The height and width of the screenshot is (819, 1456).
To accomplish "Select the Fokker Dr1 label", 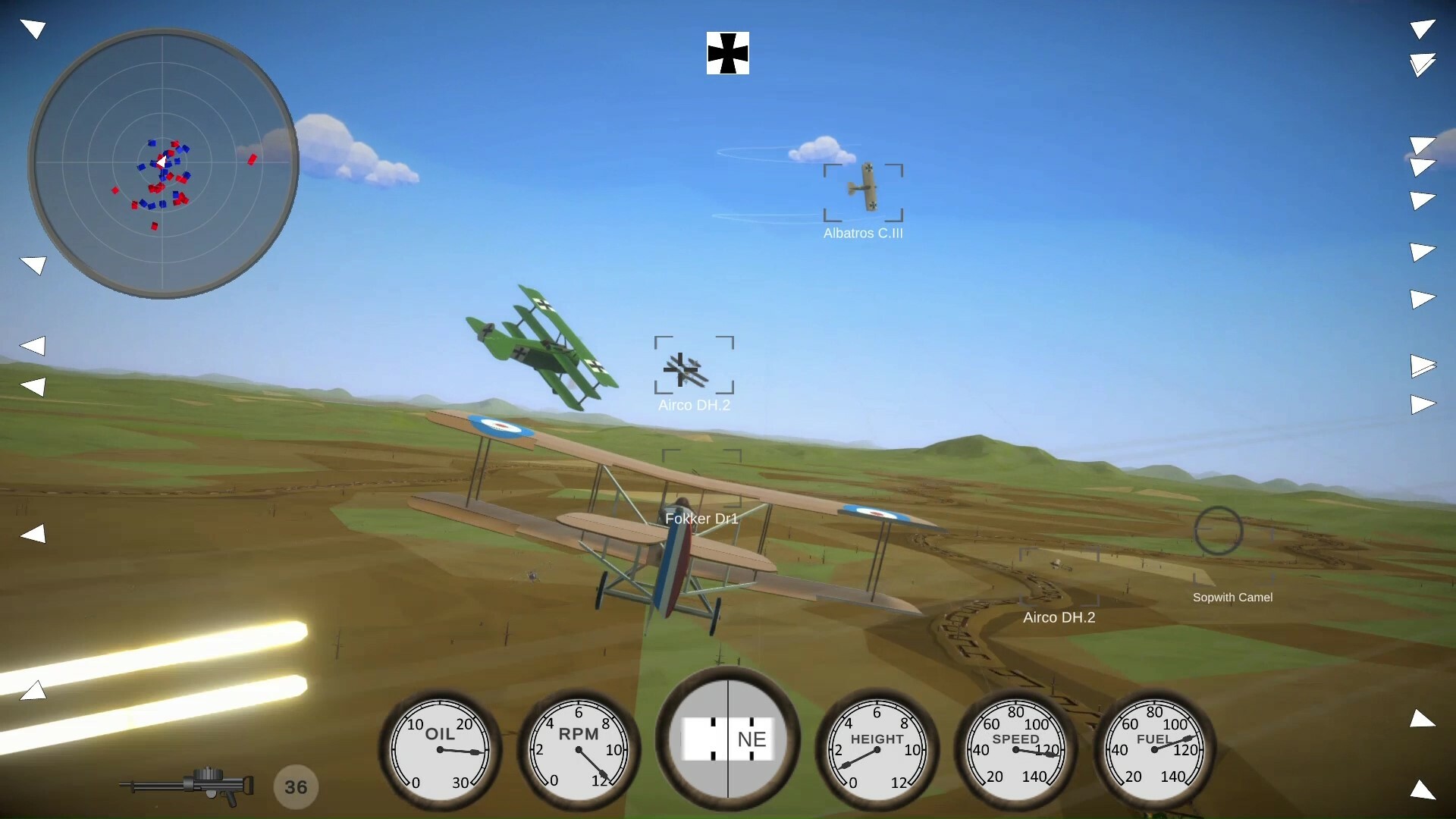I will pos(701,519).
